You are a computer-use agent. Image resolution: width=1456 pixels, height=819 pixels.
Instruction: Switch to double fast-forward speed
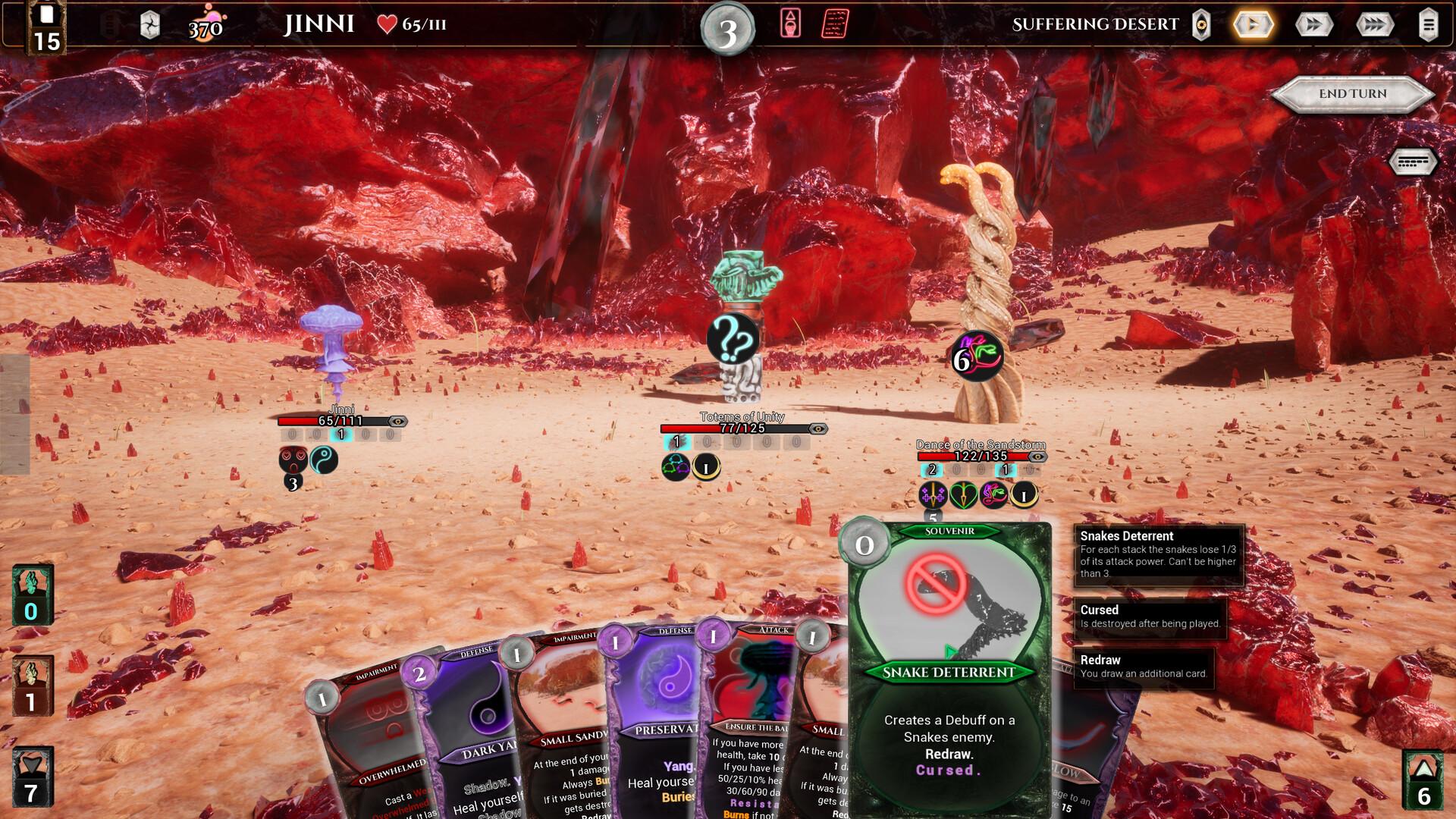(x=1313, y=25)
